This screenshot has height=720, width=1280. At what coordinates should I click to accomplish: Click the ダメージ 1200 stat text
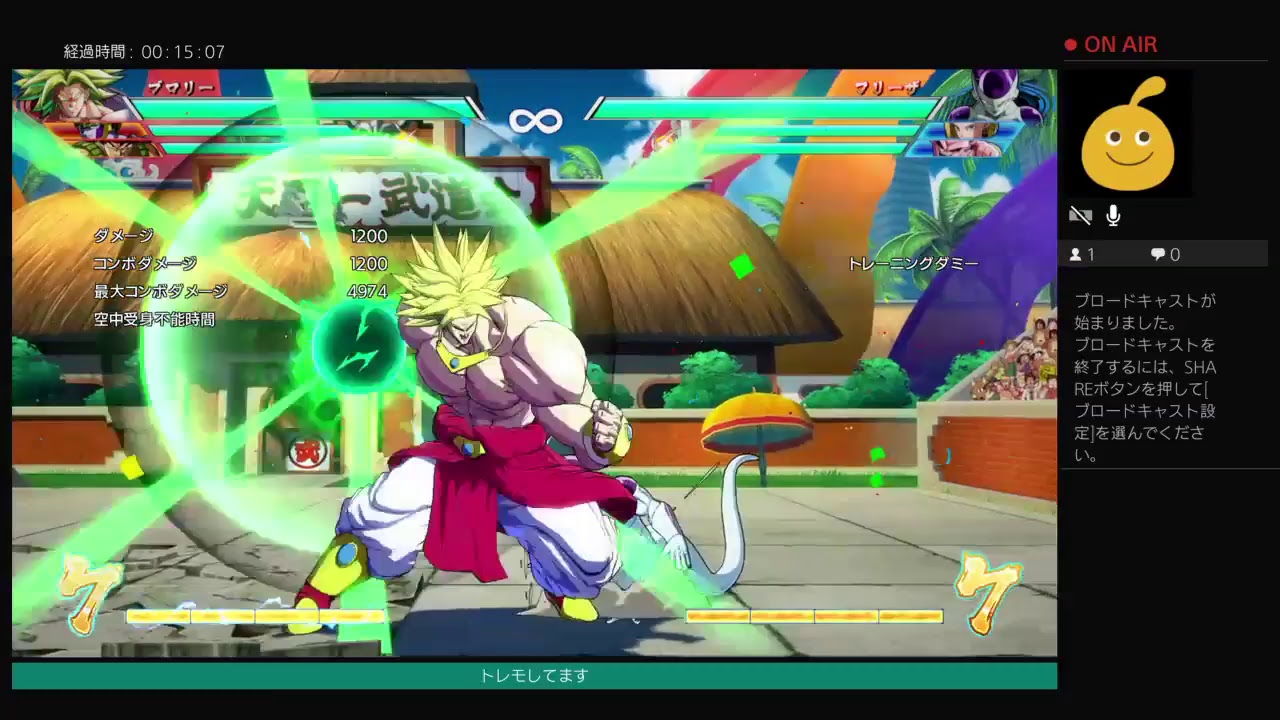pyautogui.click(x=240, y=237)
